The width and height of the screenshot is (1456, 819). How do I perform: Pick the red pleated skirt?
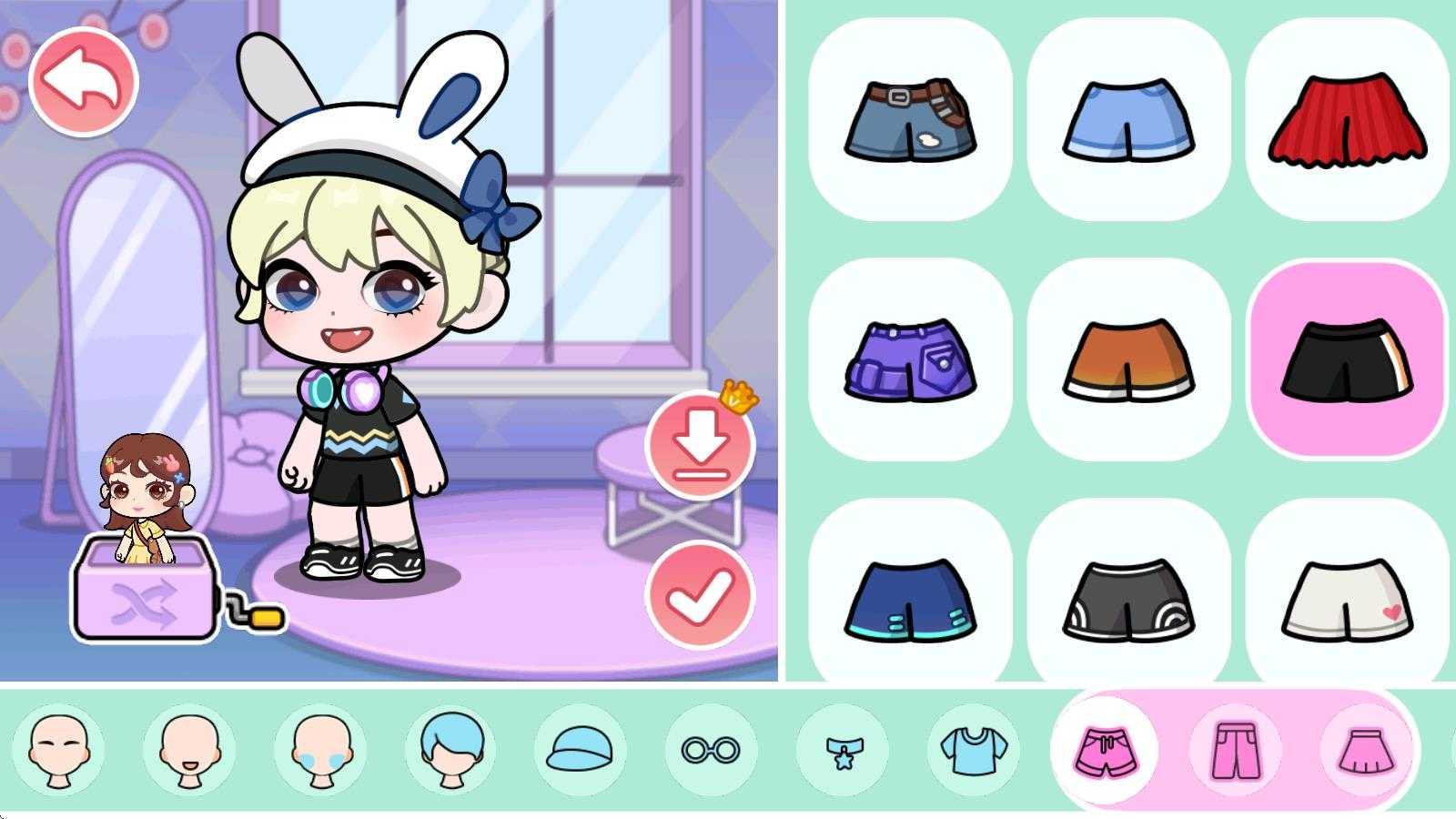(1347, 119)
